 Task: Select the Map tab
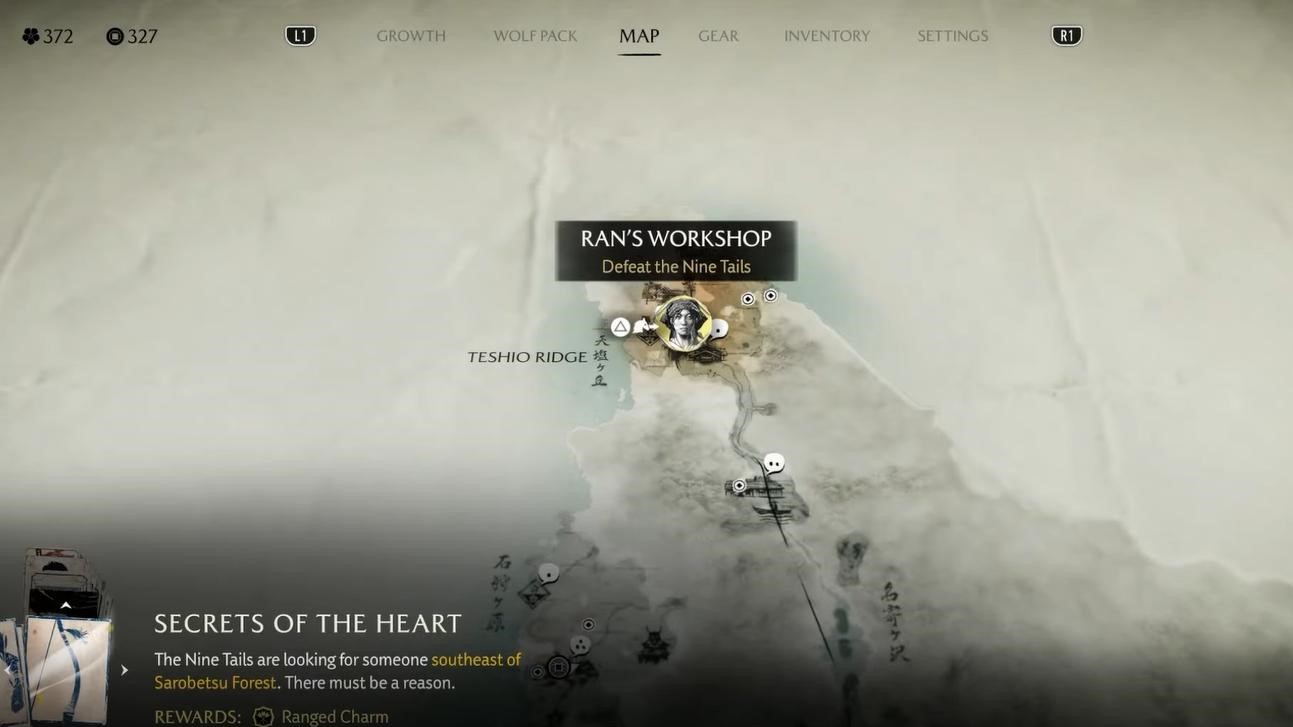(x=639, y=36)
